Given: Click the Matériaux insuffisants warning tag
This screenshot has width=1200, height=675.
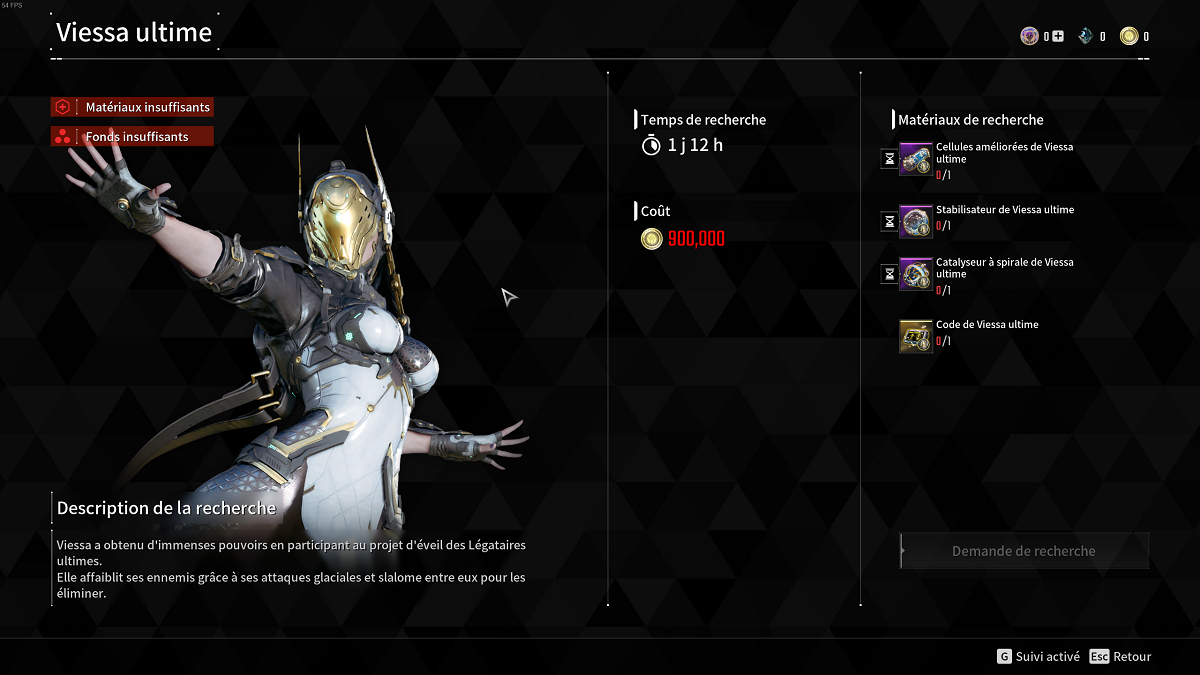Looking at the screenshot, I should pyautogui.click(x=133, y=107).
